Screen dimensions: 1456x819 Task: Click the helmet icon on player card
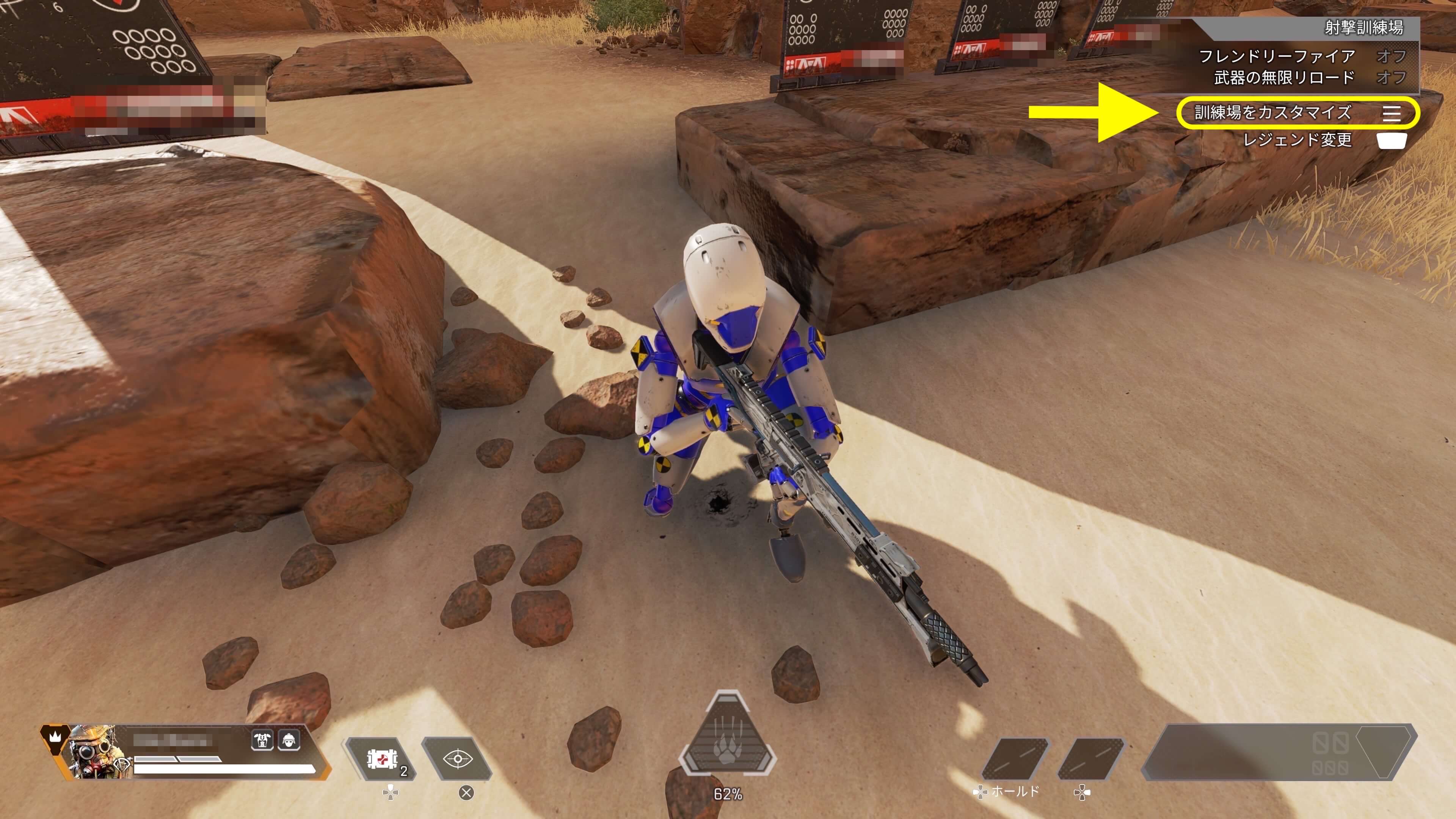(289, 740)
